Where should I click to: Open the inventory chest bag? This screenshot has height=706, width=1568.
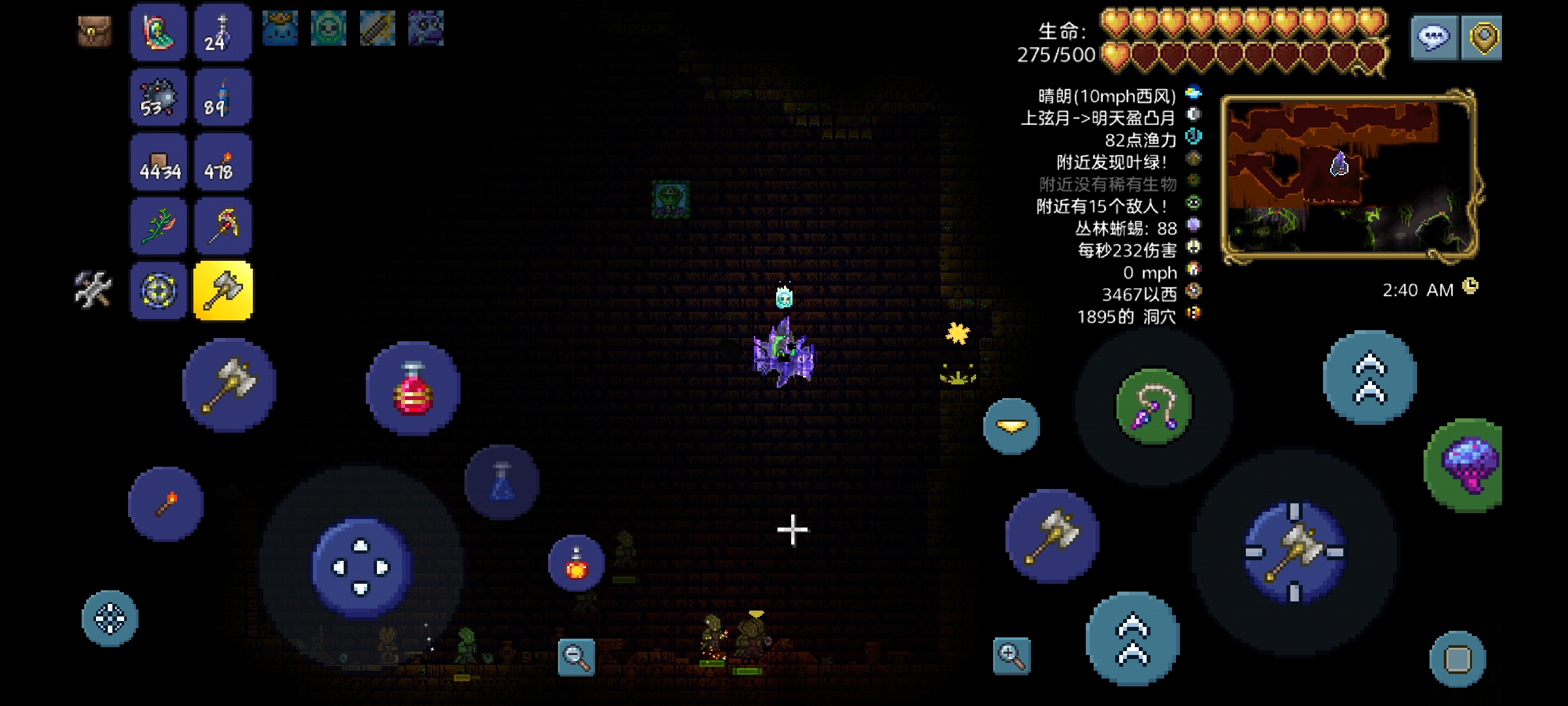pos(95,31)
